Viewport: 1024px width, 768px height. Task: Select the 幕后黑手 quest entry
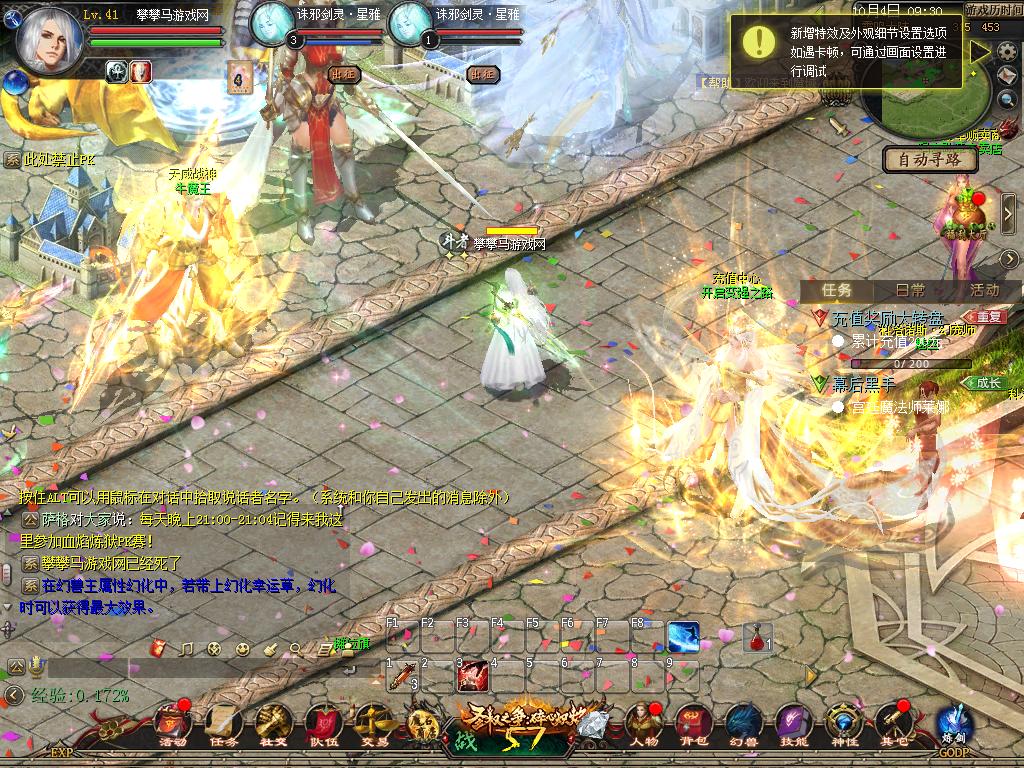click(866, 383)
